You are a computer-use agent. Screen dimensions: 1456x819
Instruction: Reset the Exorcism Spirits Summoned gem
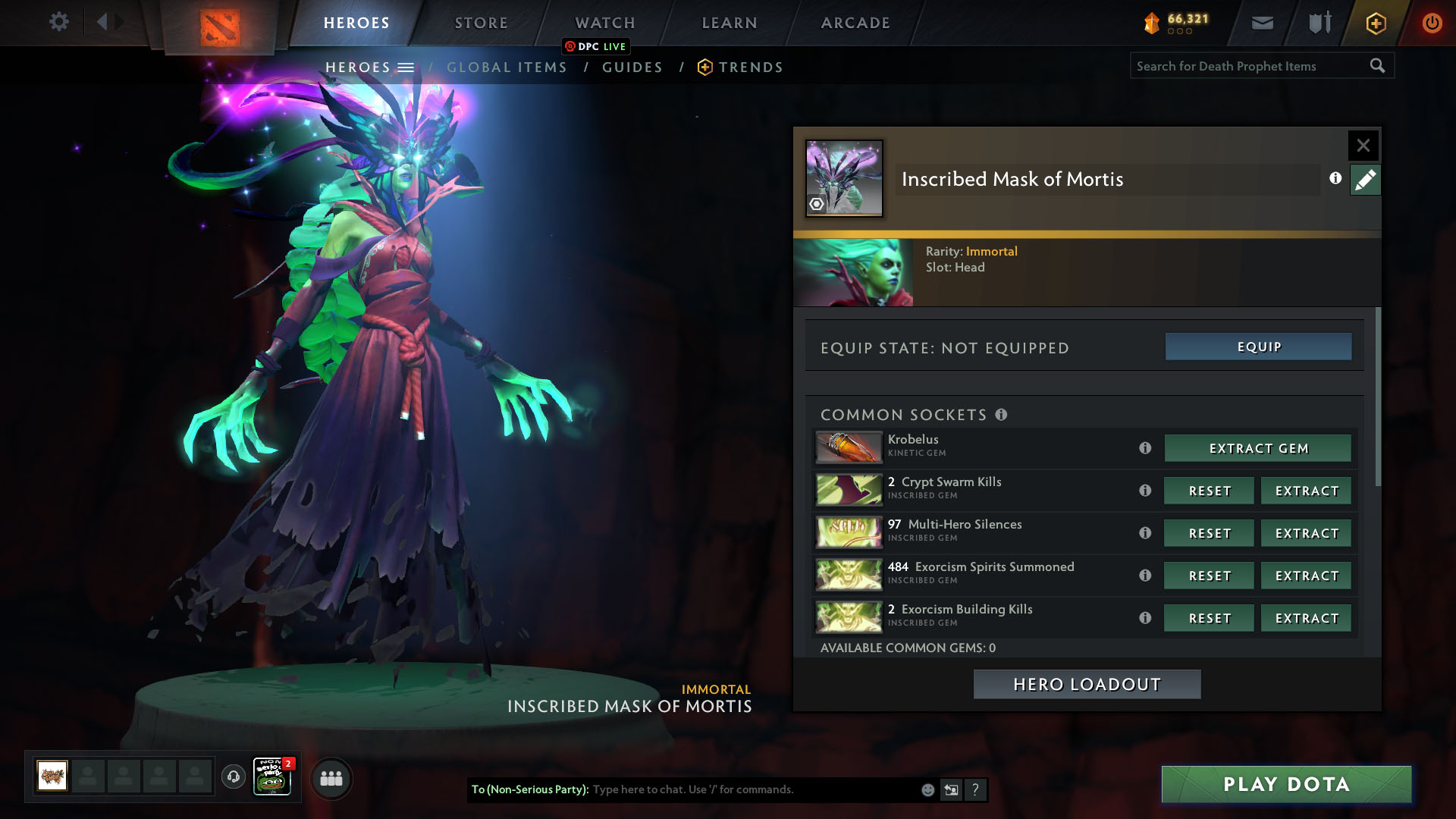(x=1209, y=576)
